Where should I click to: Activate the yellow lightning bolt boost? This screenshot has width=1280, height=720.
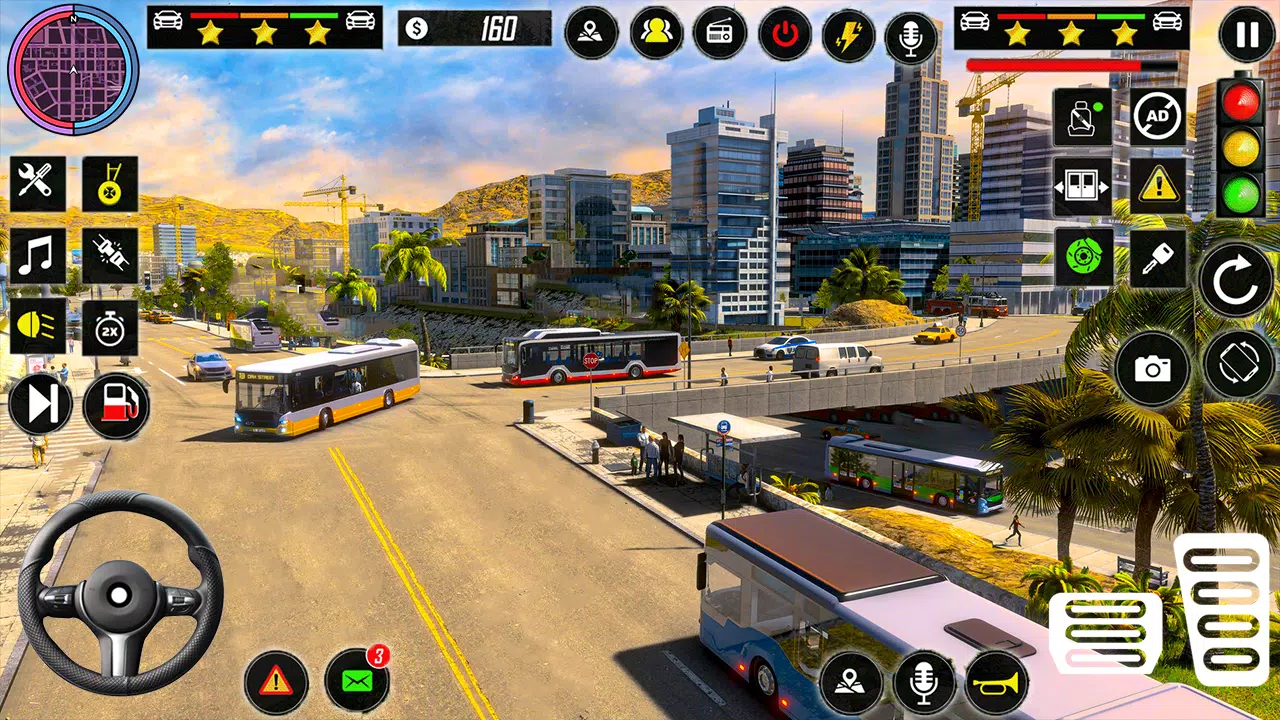coord(848,35)
